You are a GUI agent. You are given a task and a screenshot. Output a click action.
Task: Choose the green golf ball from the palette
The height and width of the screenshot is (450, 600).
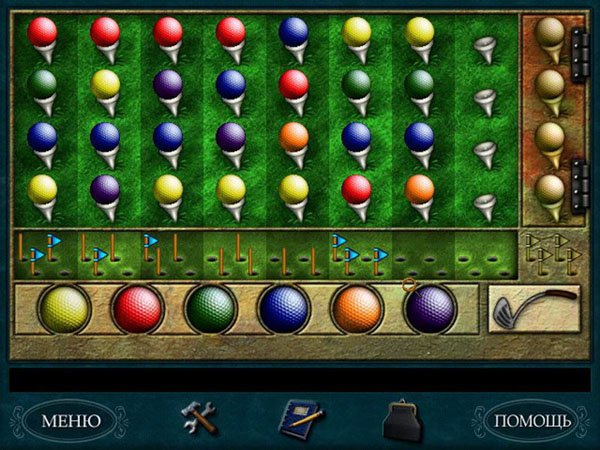[x=210, y=309]
